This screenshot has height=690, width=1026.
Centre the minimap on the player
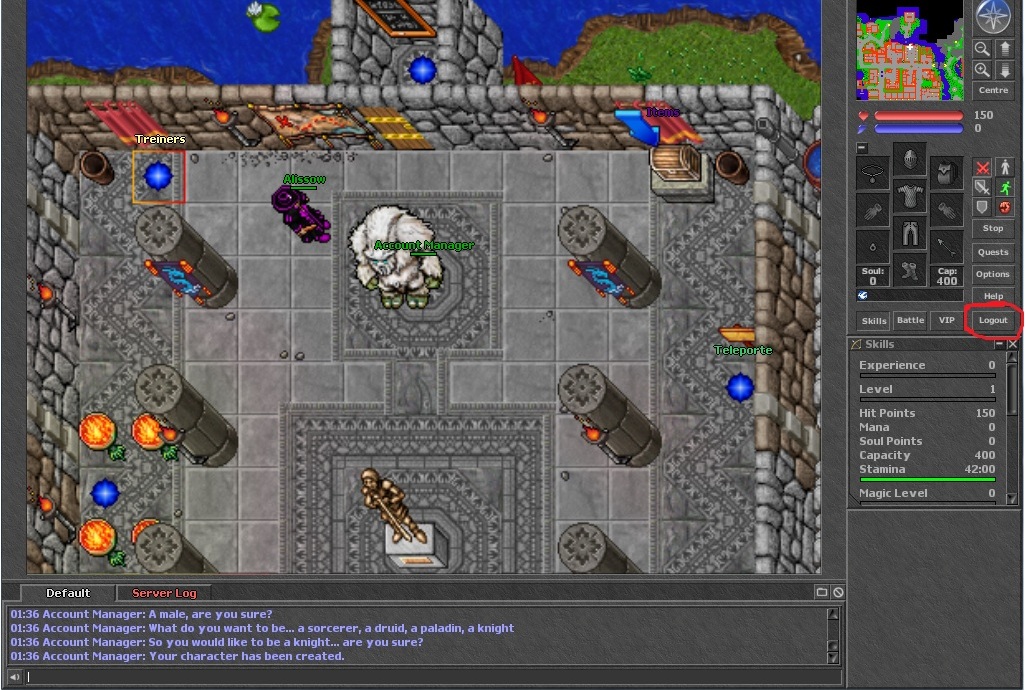tap(993, 90)
